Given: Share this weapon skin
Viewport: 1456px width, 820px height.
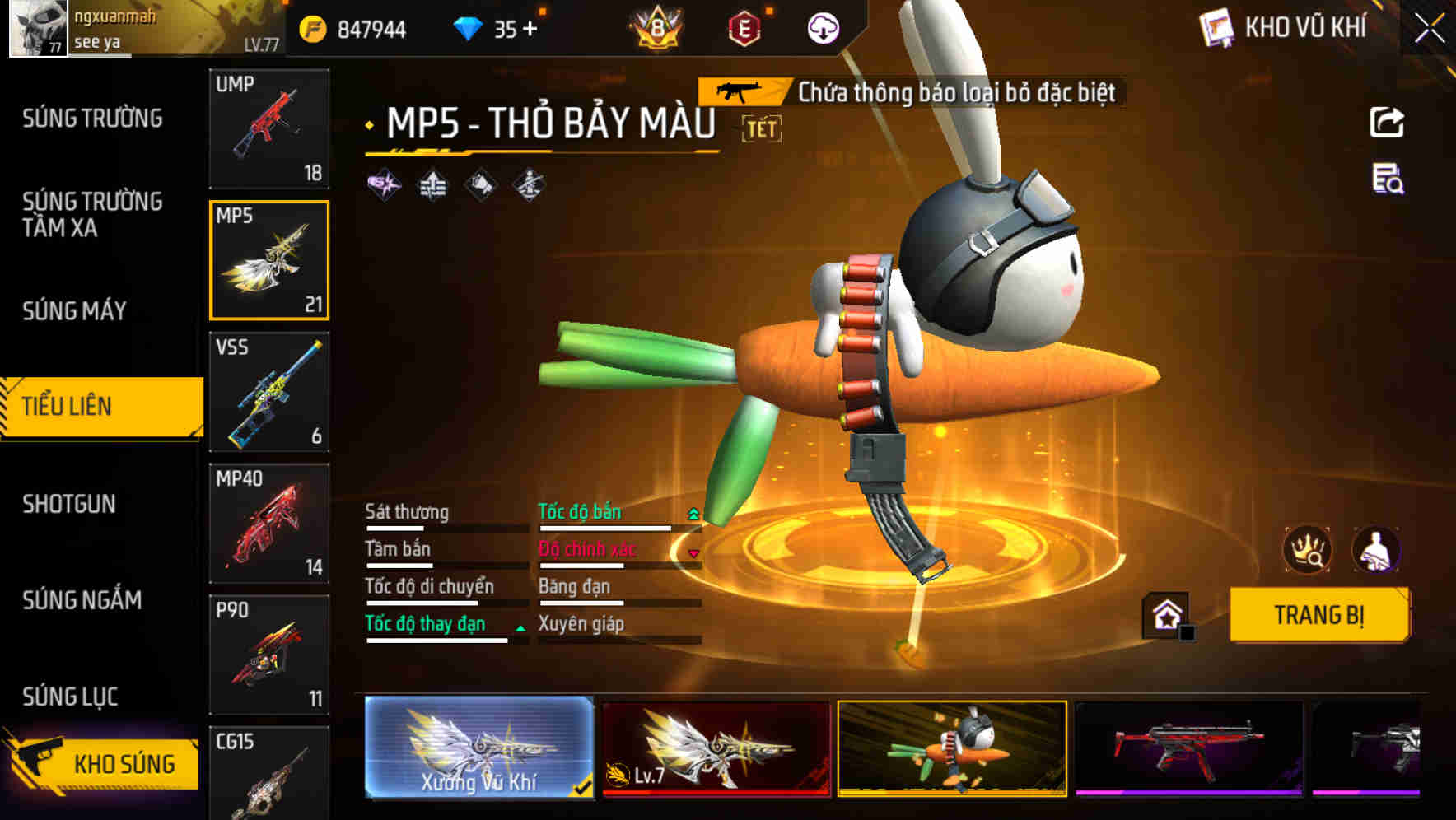Looking at the screenshot, I should 1387,123.
